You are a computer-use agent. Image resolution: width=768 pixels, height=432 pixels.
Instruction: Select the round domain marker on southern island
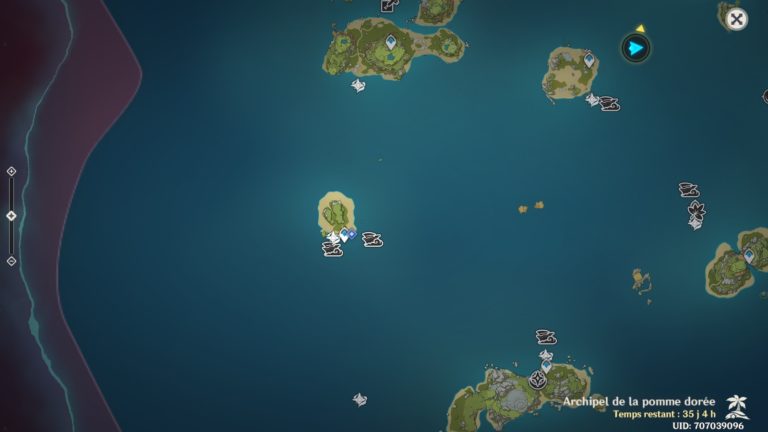tap(538, 380)
